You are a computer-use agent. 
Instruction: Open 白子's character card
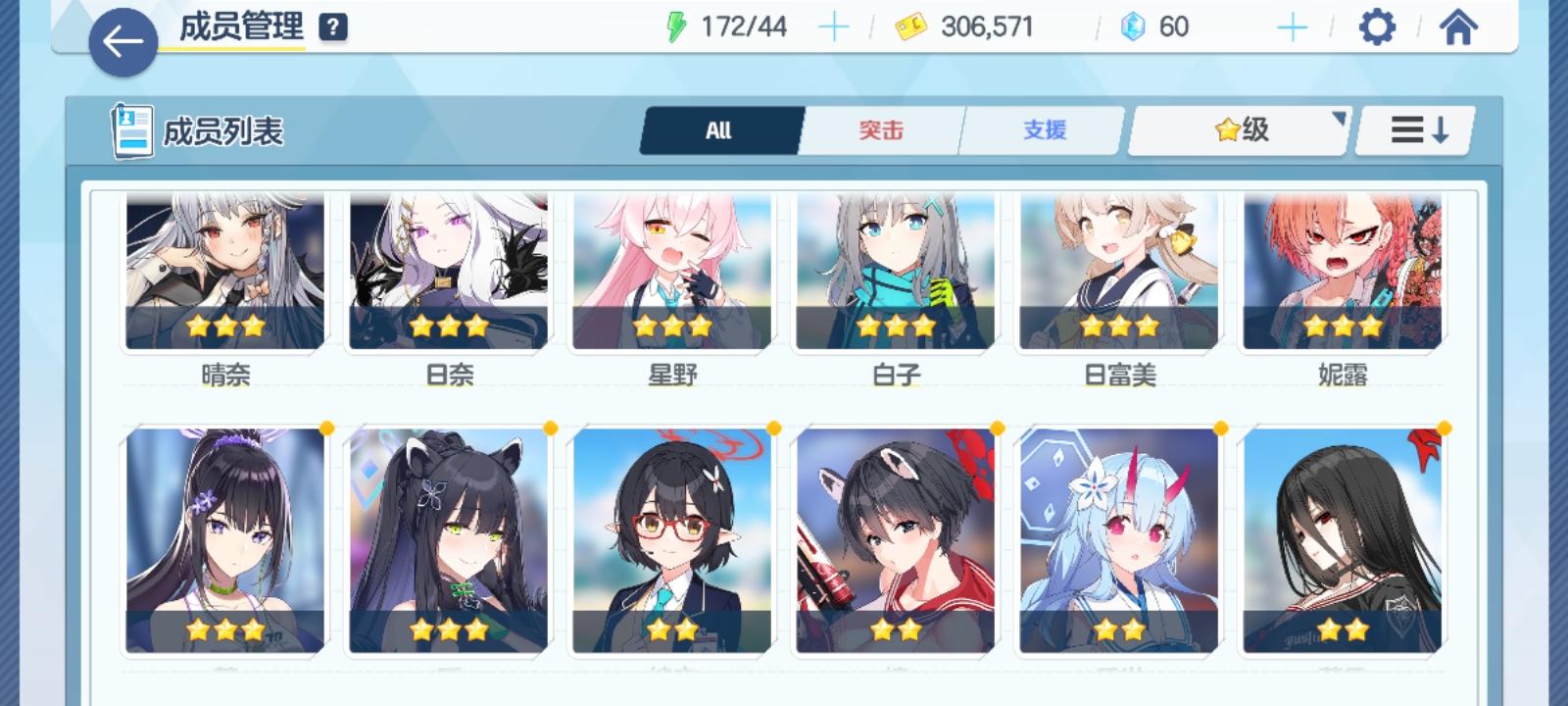(x=896, y=270)
